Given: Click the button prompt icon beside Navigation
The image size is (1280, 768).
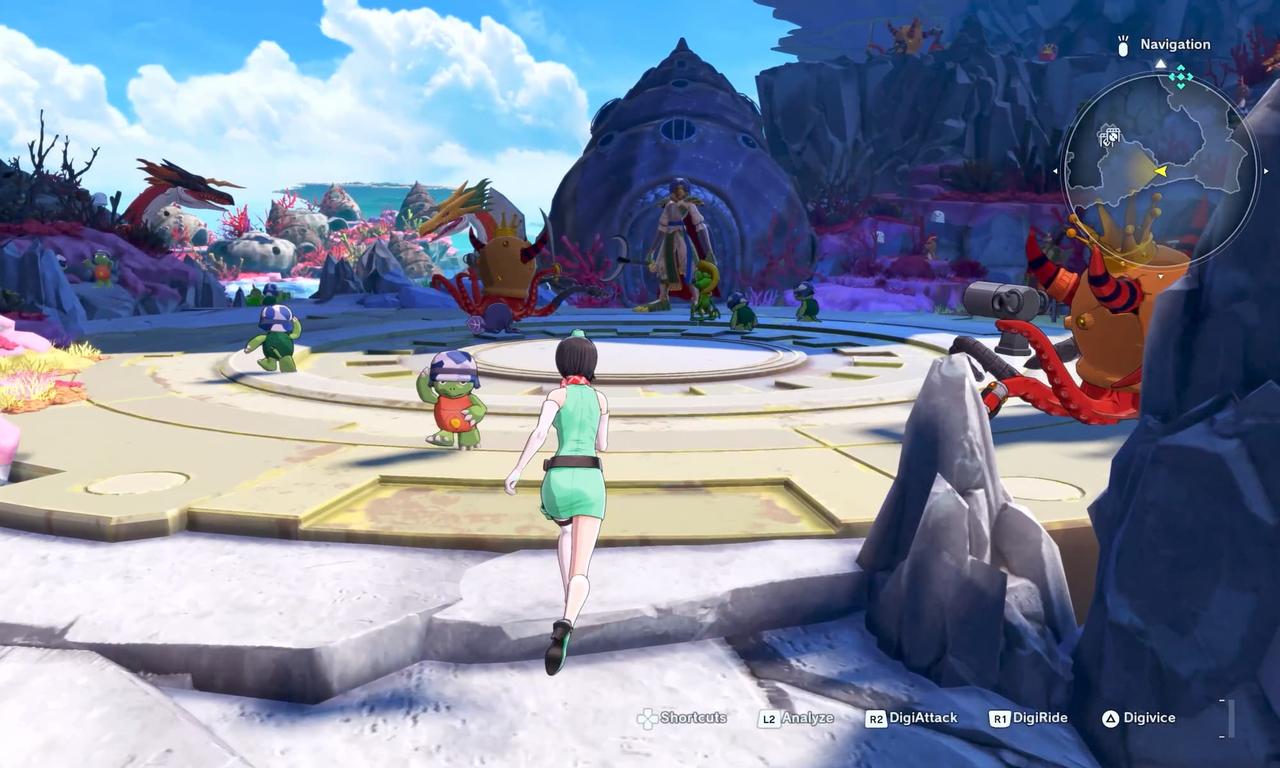Looking at the screenshot, I should coord(1123,47).
